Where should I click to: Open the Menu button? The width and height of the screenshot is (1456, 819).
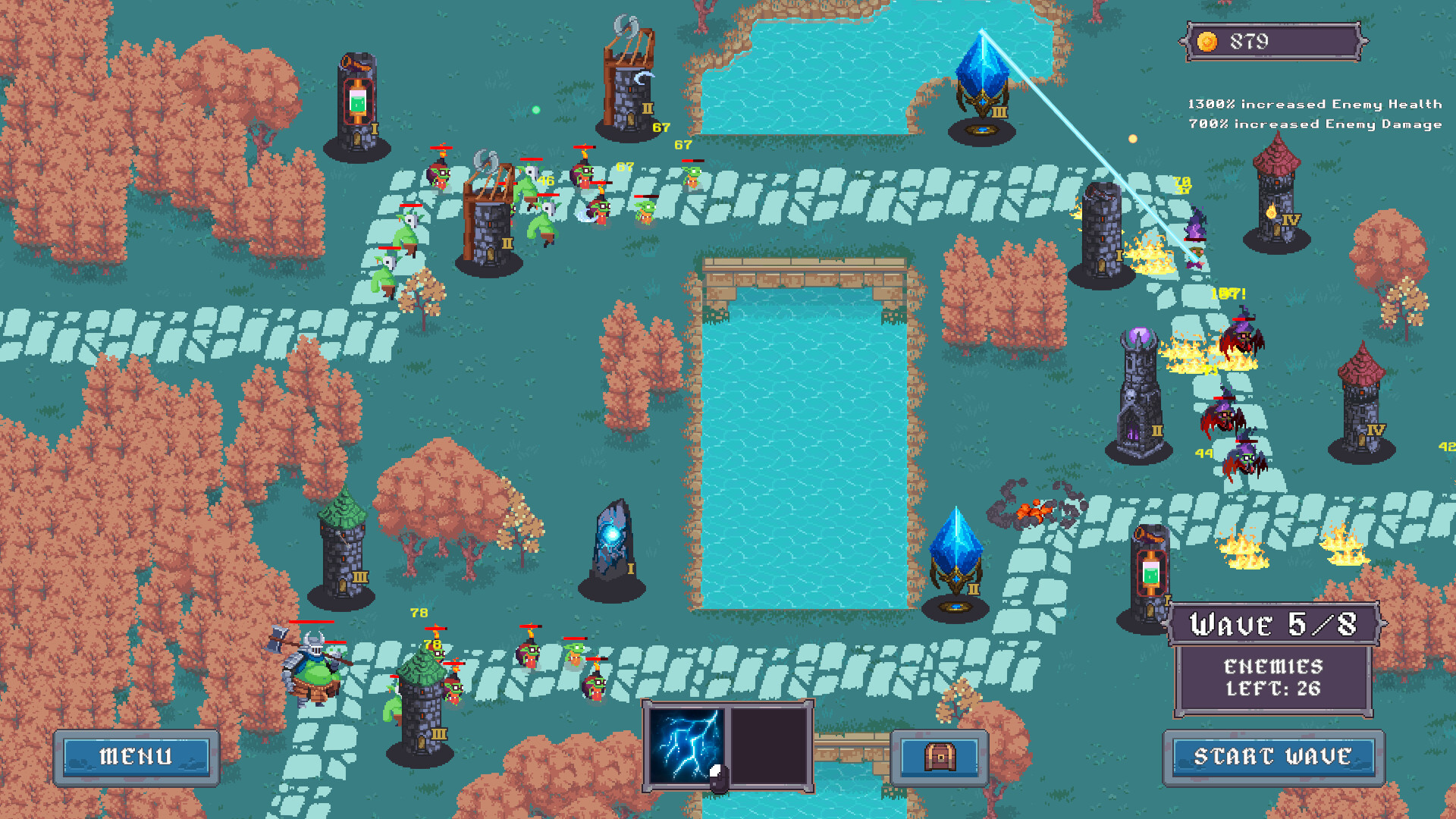(136, 757)
